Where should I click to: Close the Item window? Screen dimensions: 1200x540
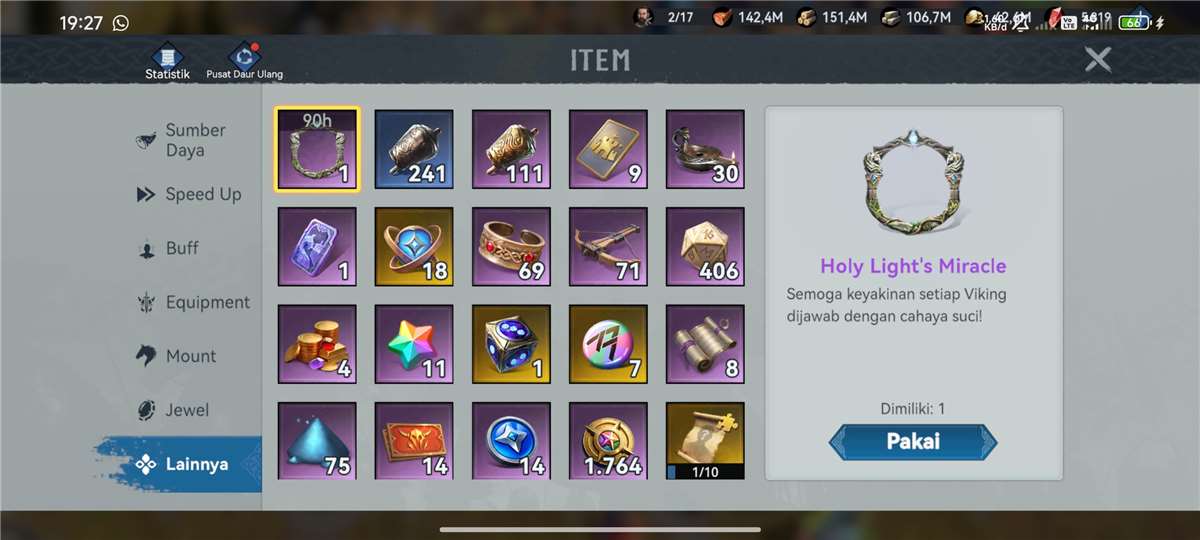tap(1098, 60)
